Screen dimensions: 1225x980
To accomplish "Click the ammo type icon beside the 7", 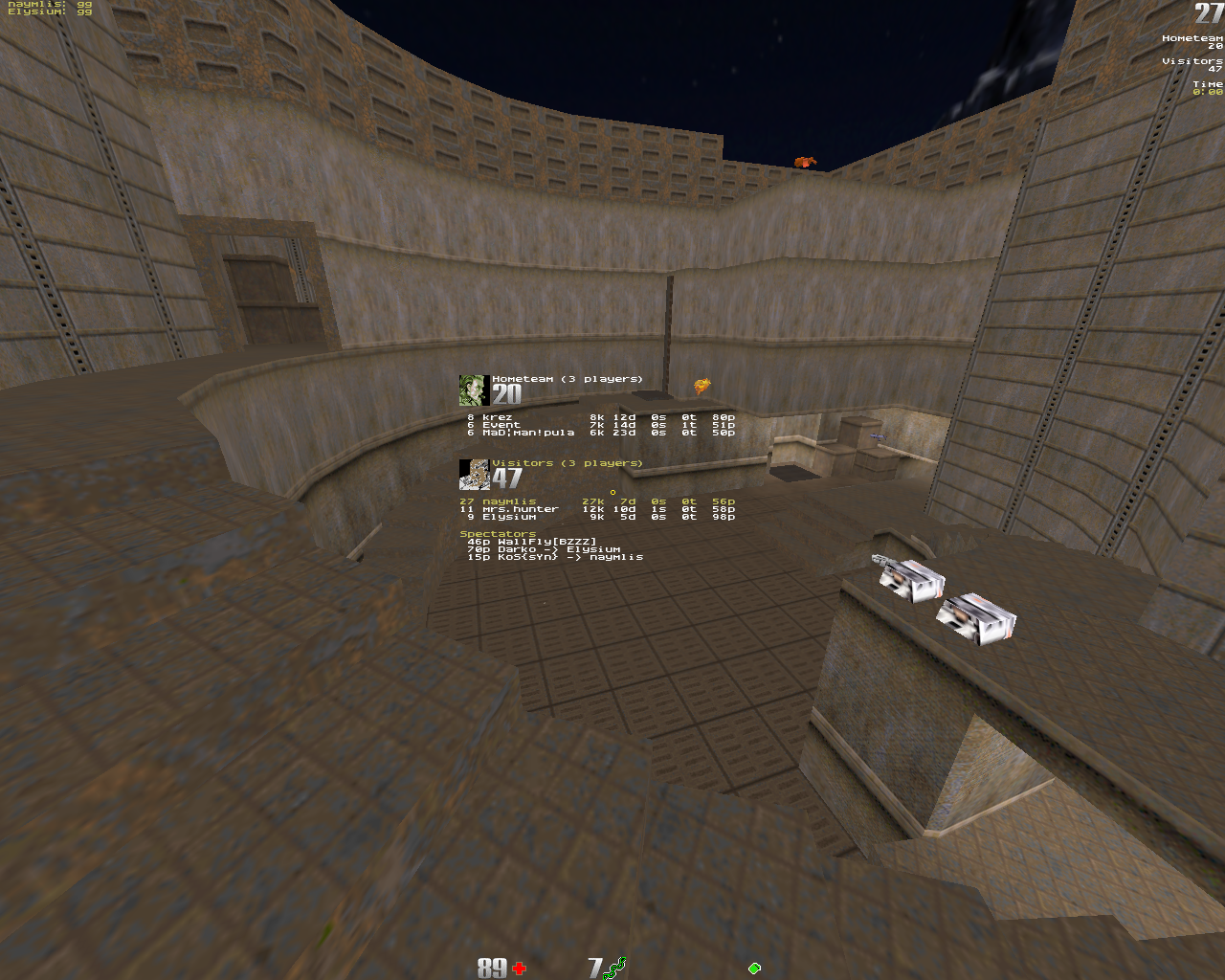I will pos(615,968).
